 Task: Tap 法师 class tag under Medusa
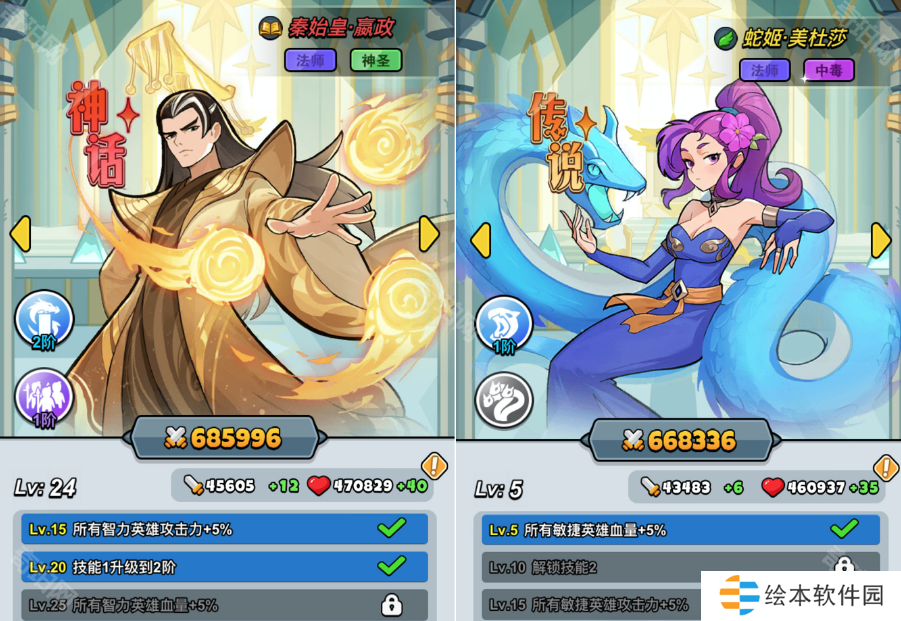pos(765,70)
